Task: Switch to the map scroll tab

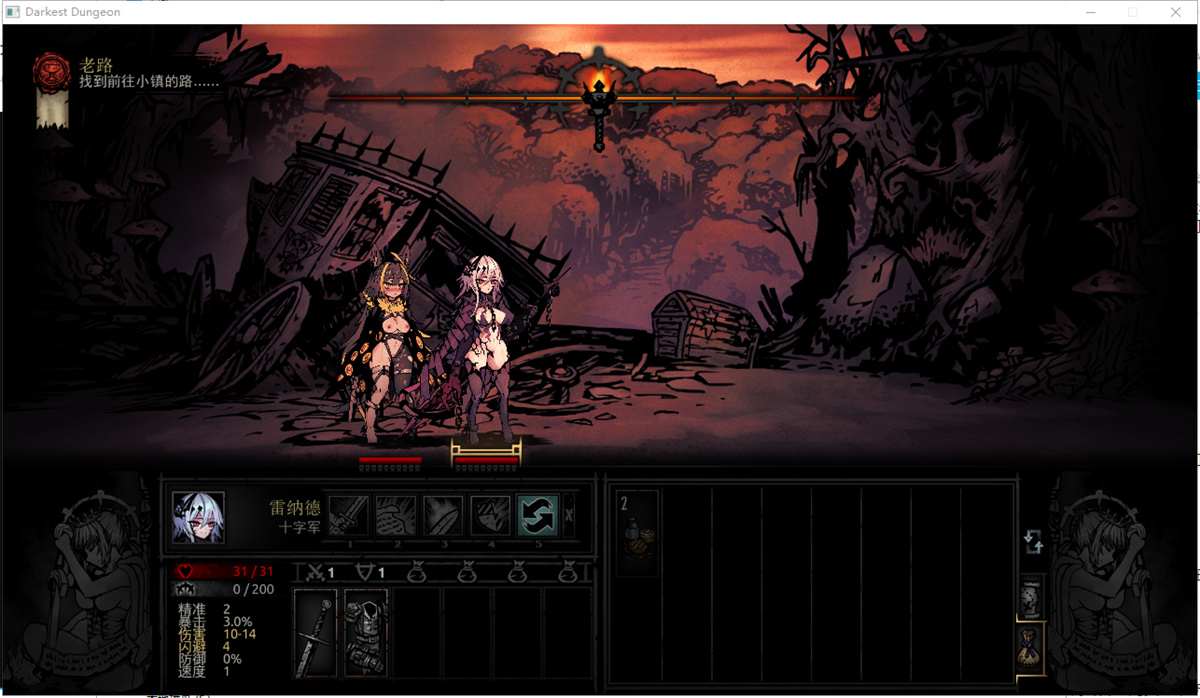Action: [1032, 598]
